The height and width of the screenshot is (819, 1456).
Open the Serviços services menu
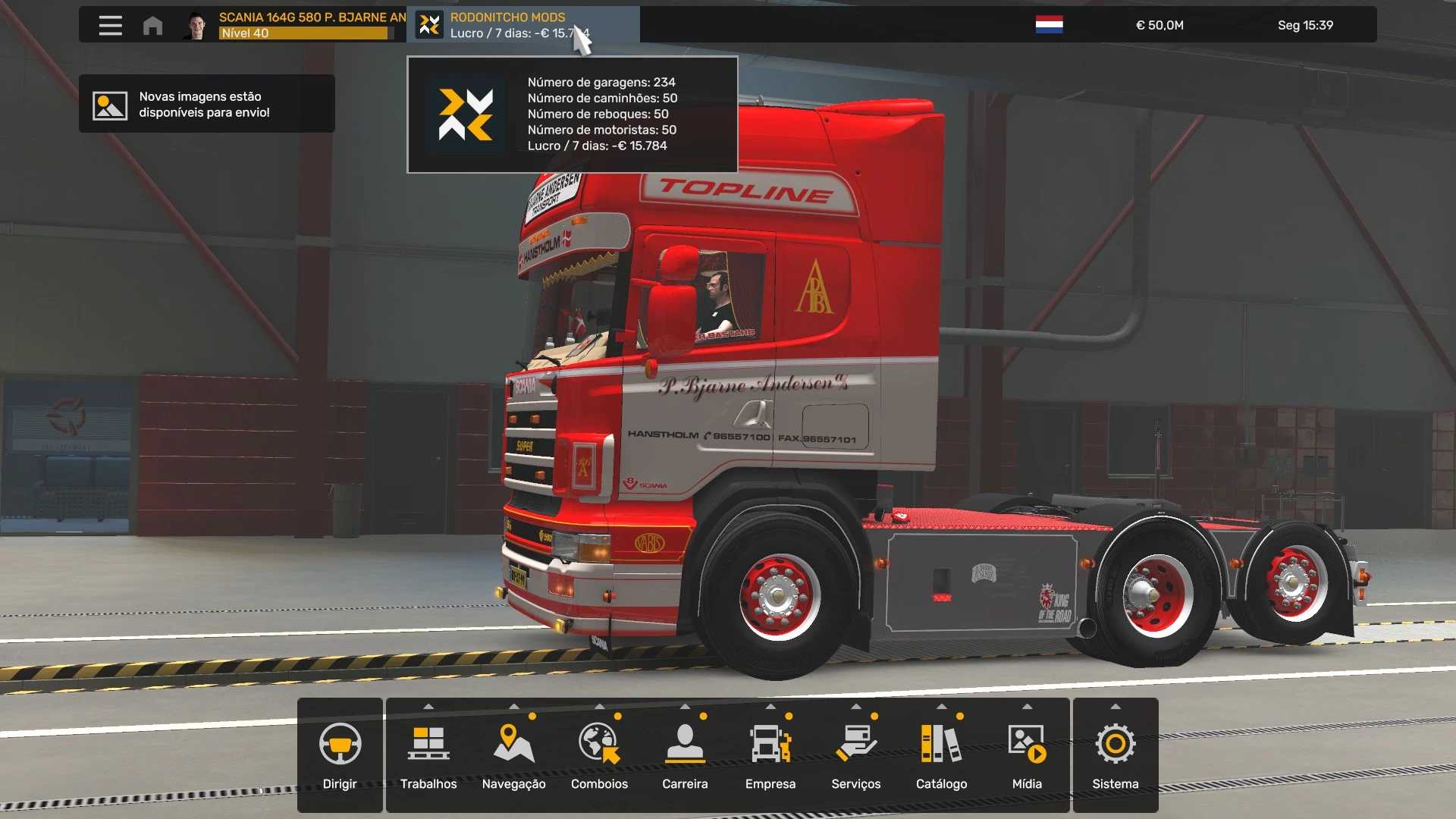tap(856, 755)
